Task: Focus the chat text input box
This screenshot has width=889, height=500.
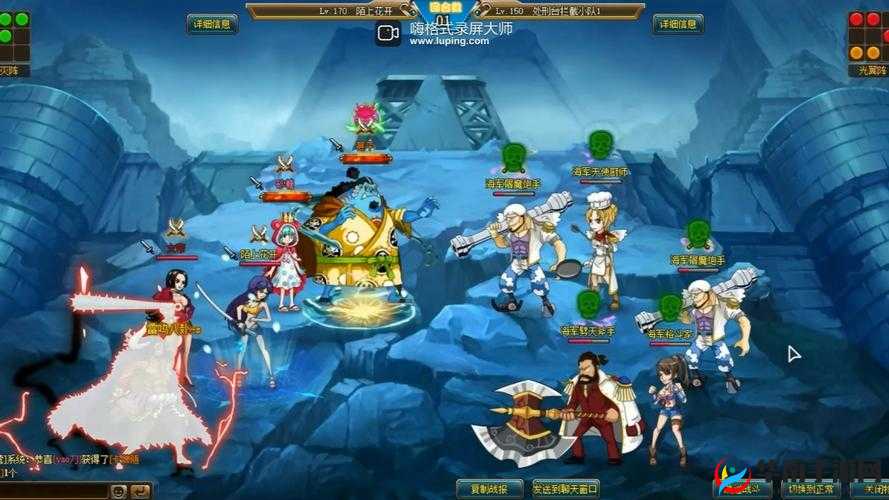Action: coord(55,491)
